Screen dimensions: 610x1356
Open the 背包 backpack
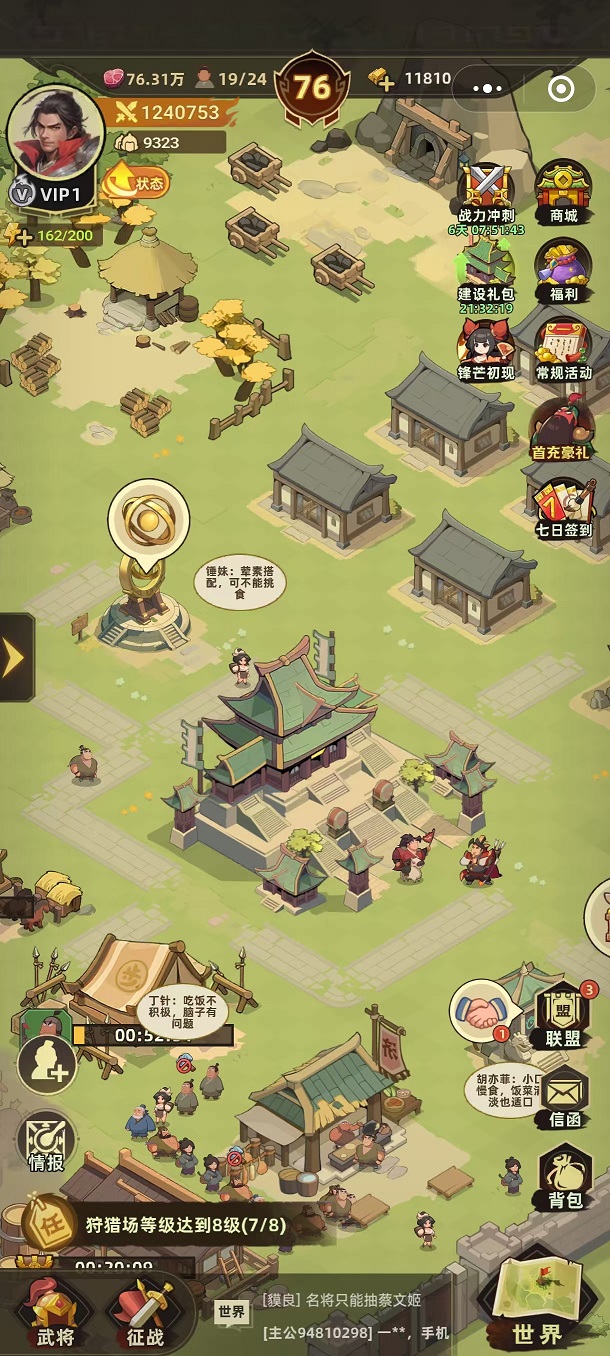pos(565,1177)
